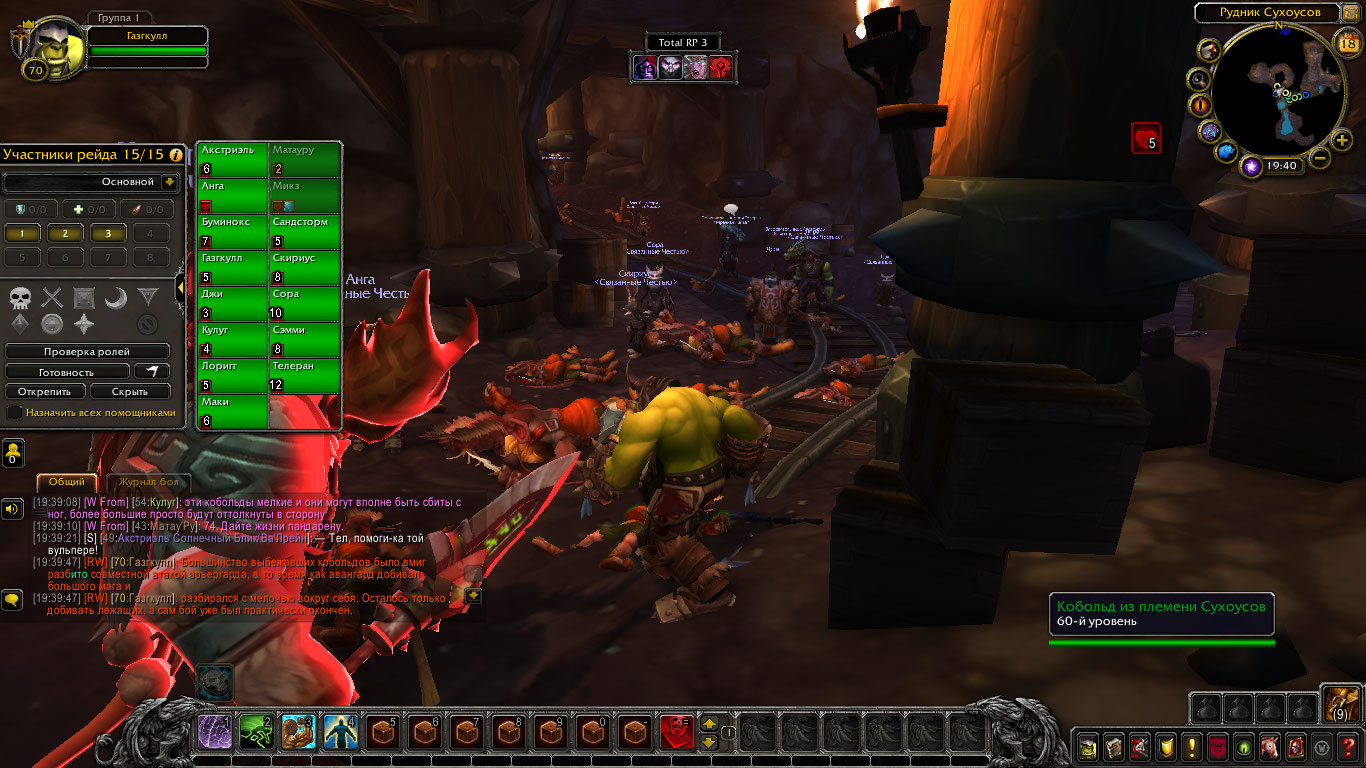
Task: Open the main backpack
Action: pos(1340,703)
